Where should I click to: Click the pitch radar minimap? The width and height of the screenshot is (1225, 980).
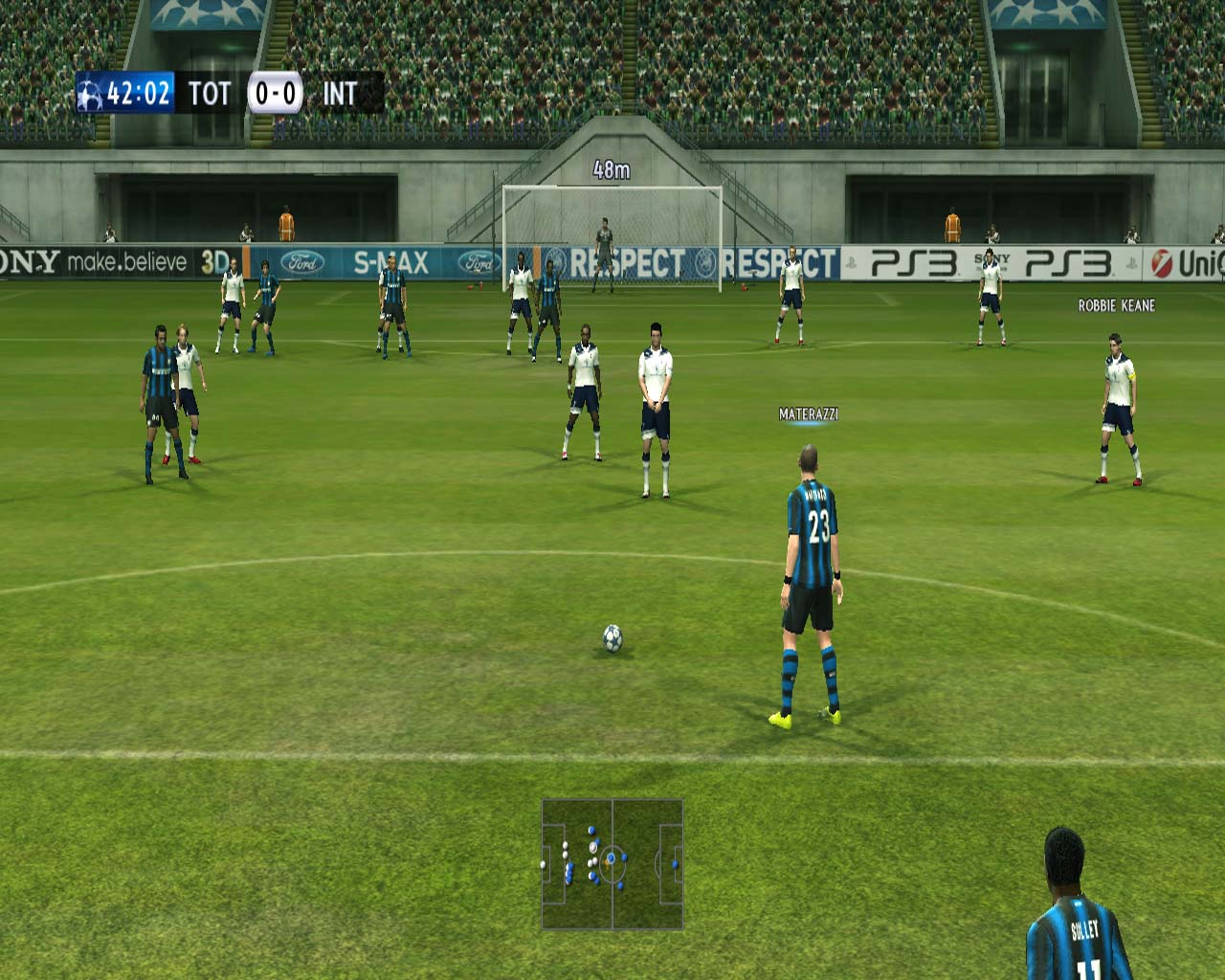[x=612, y=864]
